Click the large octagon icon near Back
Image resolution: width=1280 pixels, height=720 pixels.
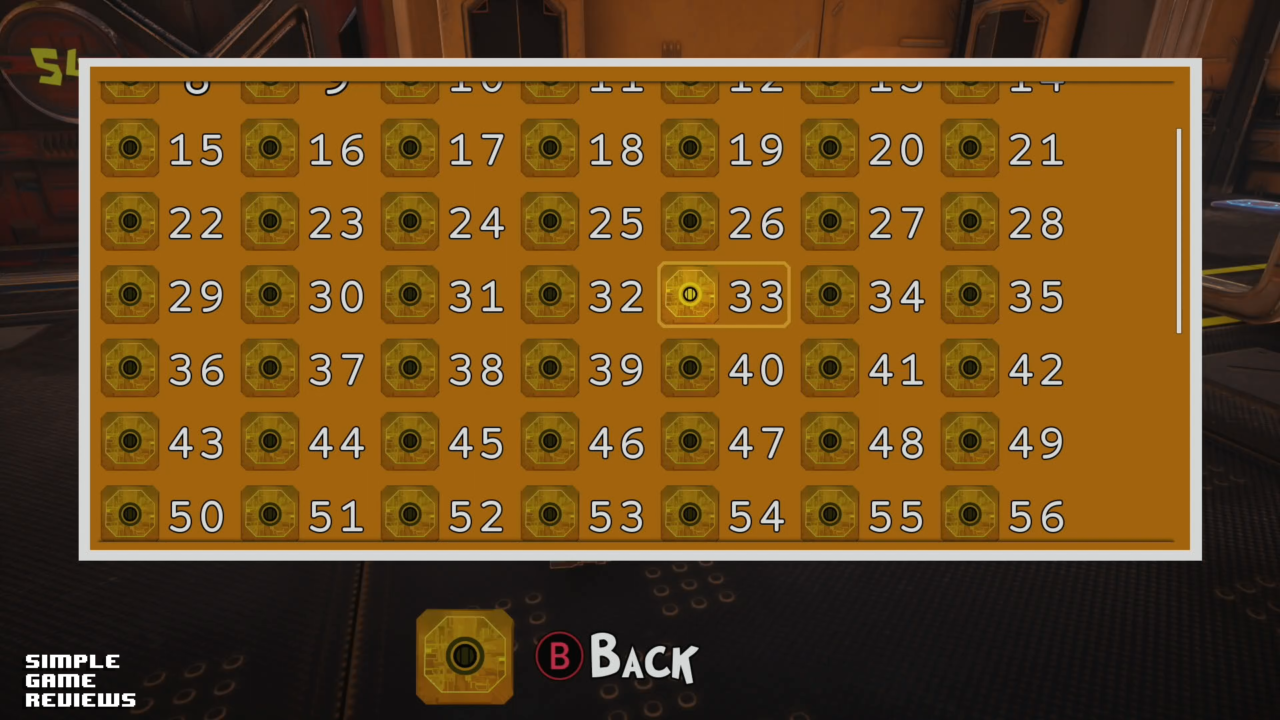[464, 657]
